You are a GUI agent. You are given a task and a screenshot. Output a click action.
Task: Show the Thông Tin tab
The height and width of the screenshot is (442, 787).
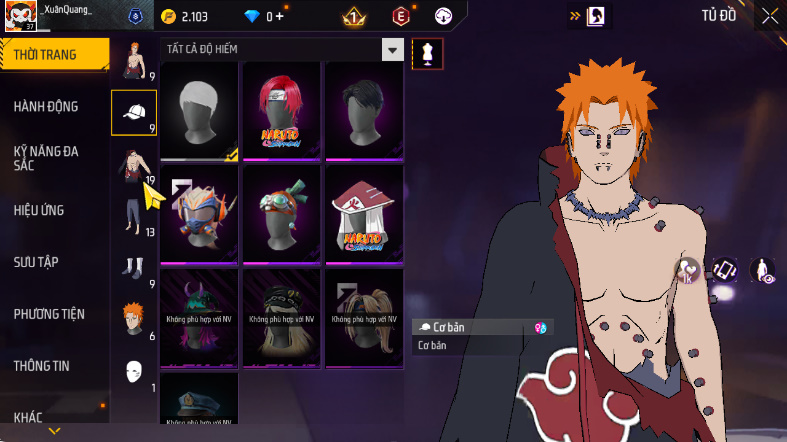pyautogui.click(x=42, y=366)
